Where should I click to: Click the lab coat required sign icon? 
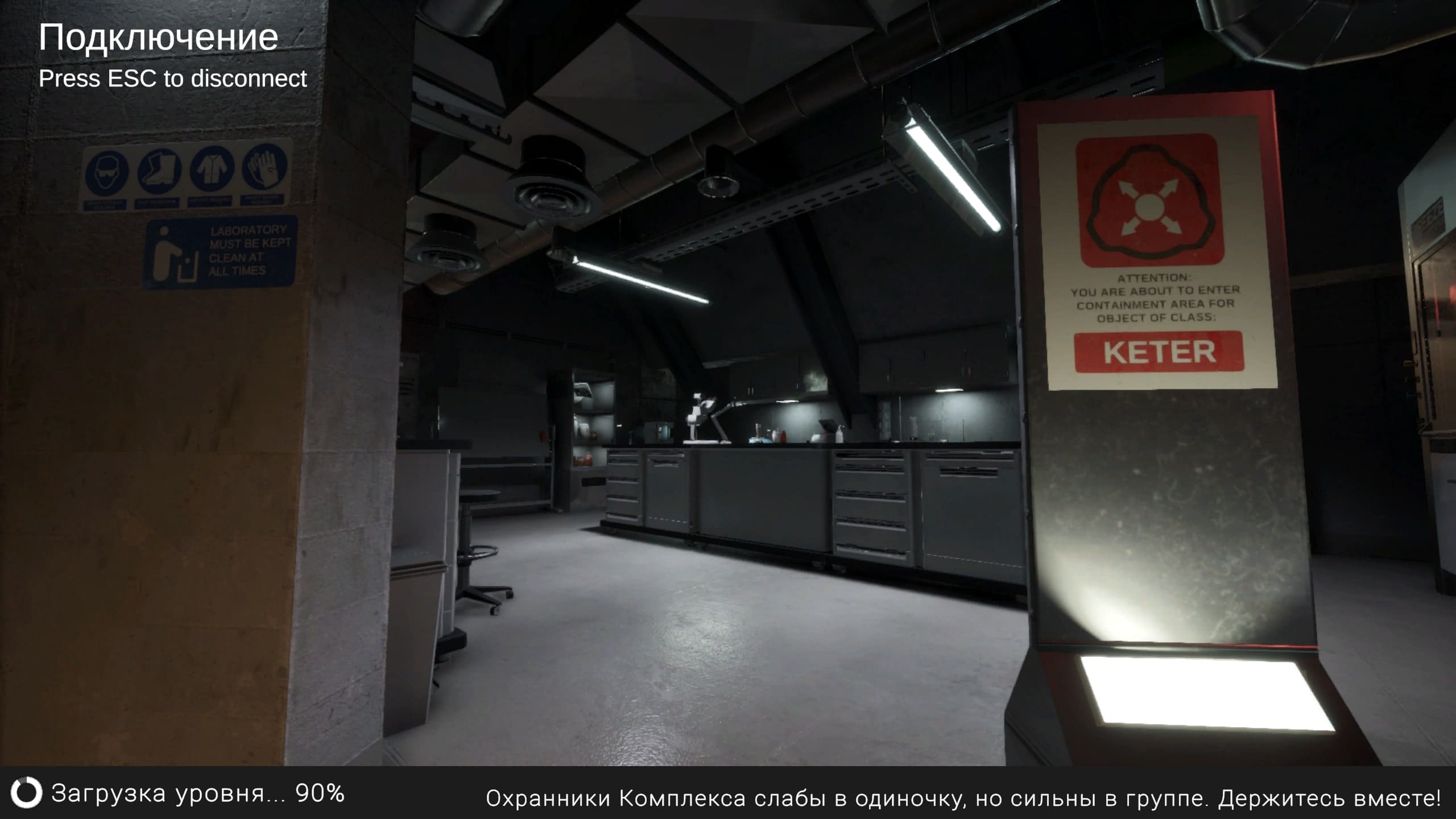coord(212,168)
